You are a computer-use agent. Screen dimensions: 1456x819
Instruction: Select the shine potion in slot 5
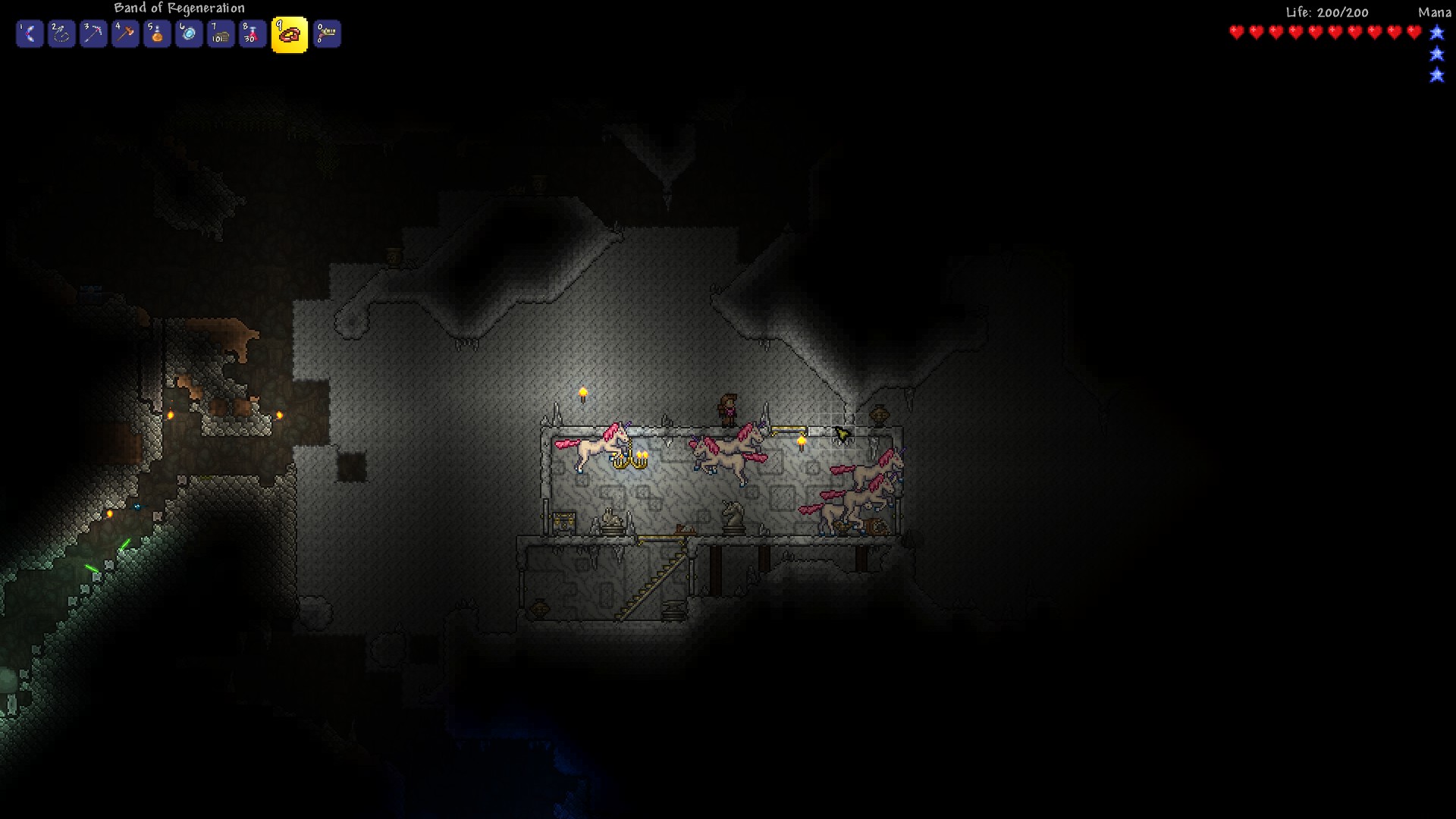coord(157,33)
